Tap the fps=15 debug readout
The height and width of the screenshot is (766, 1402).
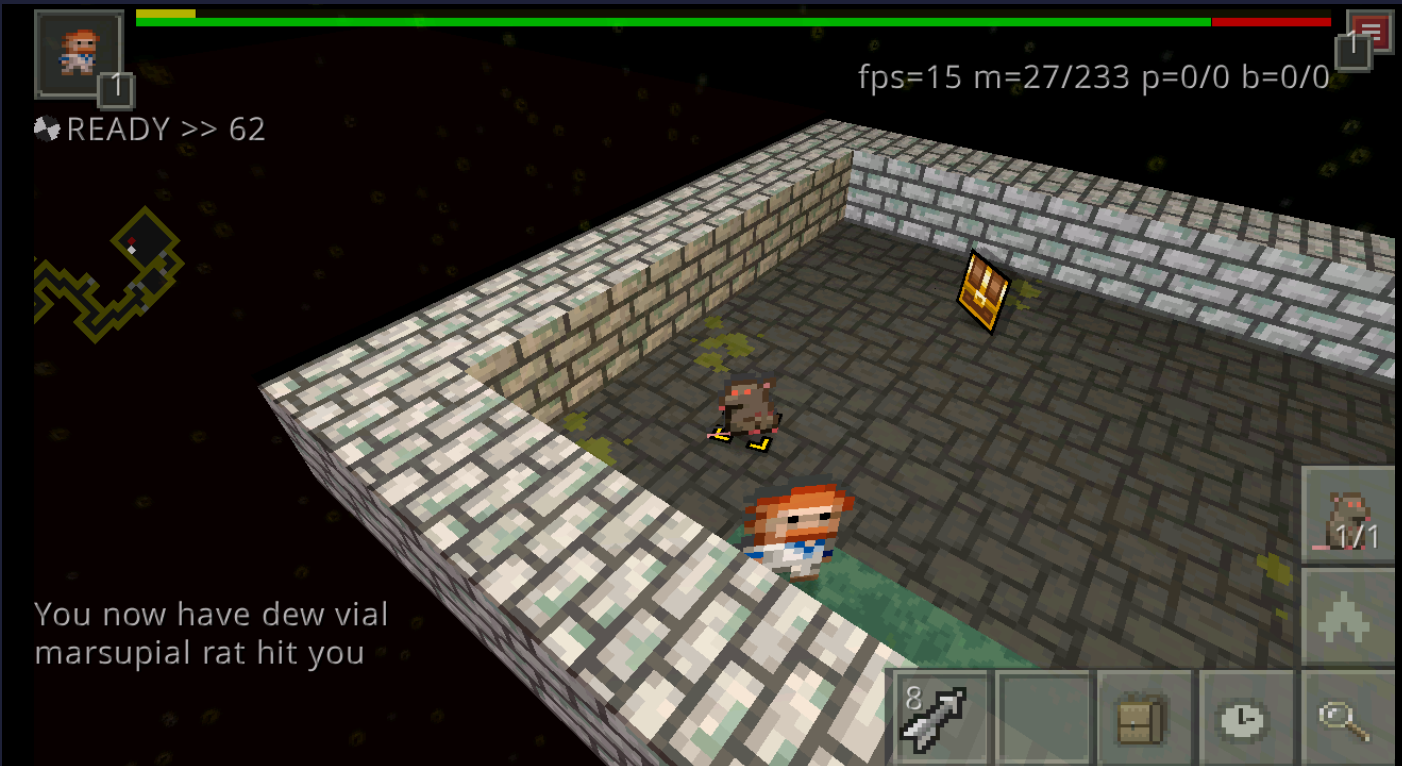pos(910,75)
